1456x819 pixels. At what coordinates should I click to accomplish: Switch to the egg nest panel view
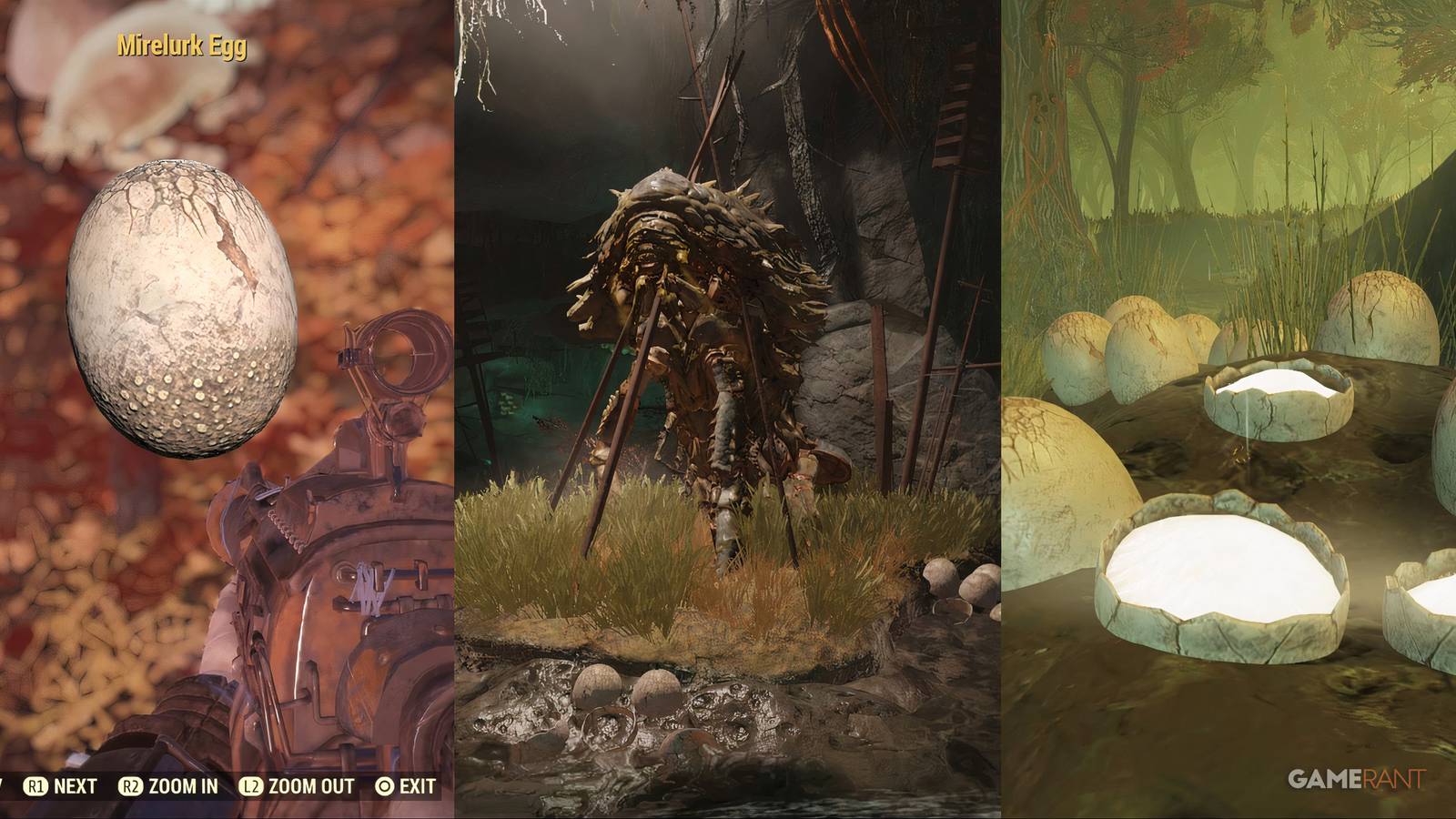1228,409
